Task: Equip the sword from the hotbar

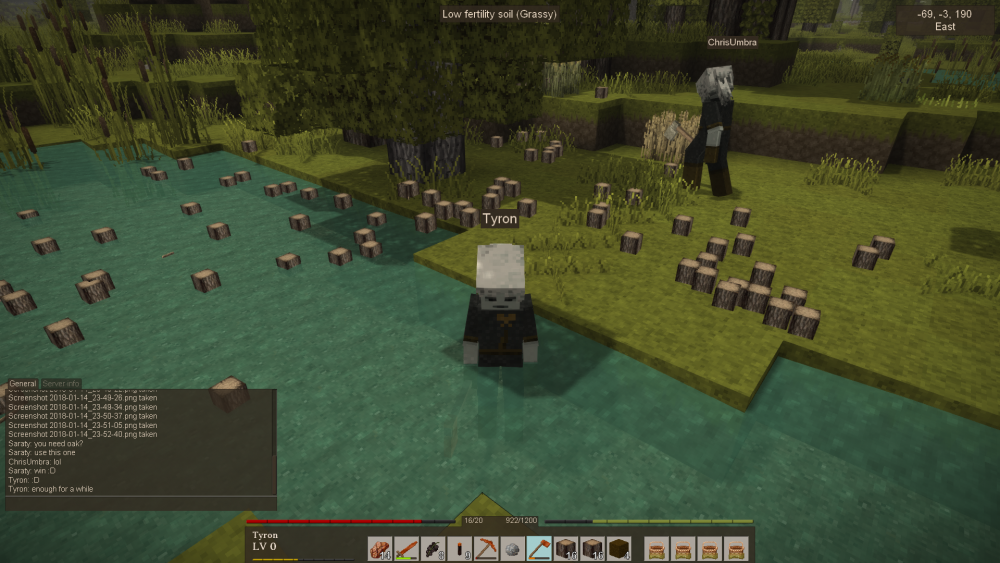Action: pos(406,548)
